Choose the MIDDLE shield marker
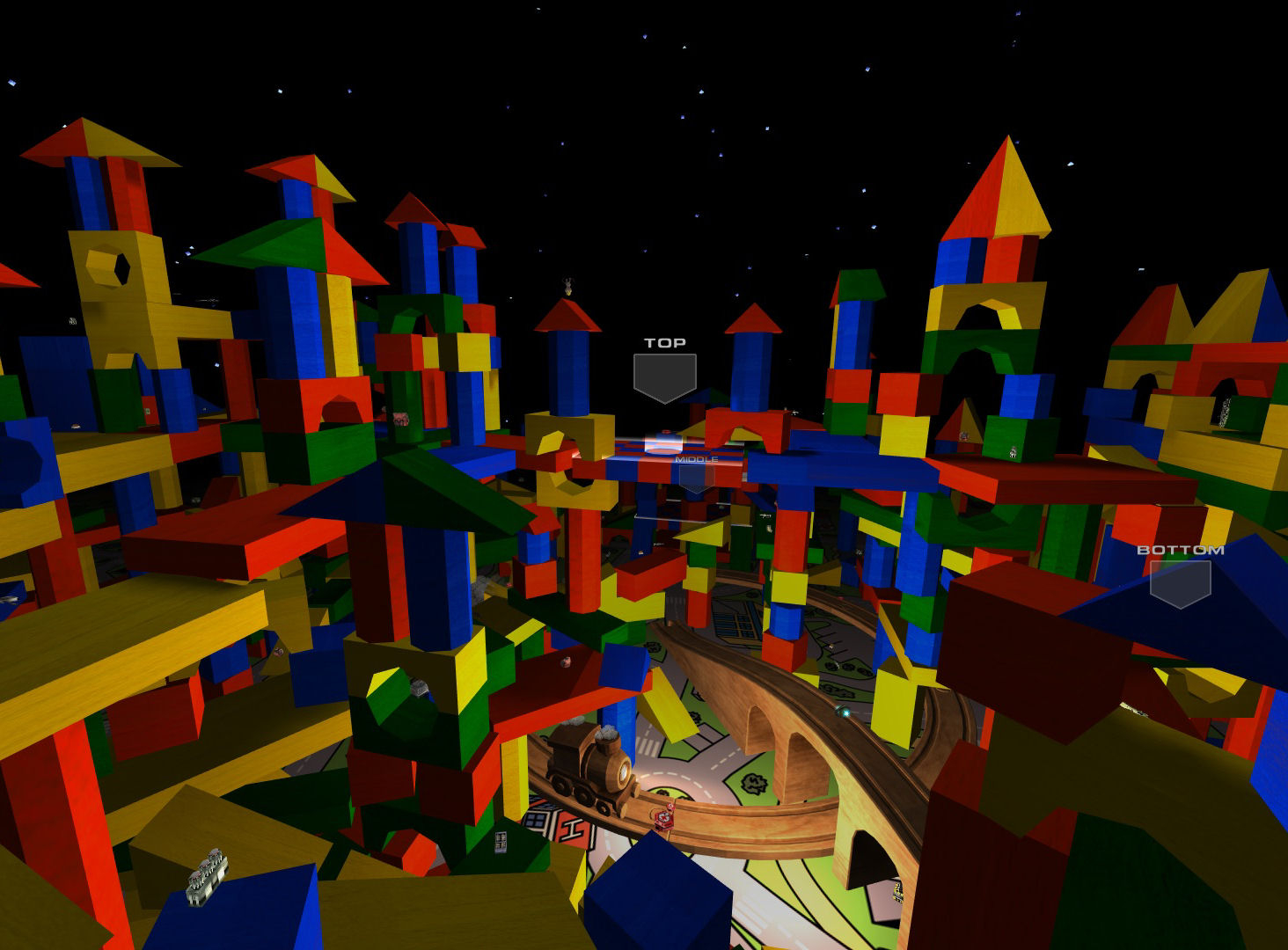 (x=696, y=476)
